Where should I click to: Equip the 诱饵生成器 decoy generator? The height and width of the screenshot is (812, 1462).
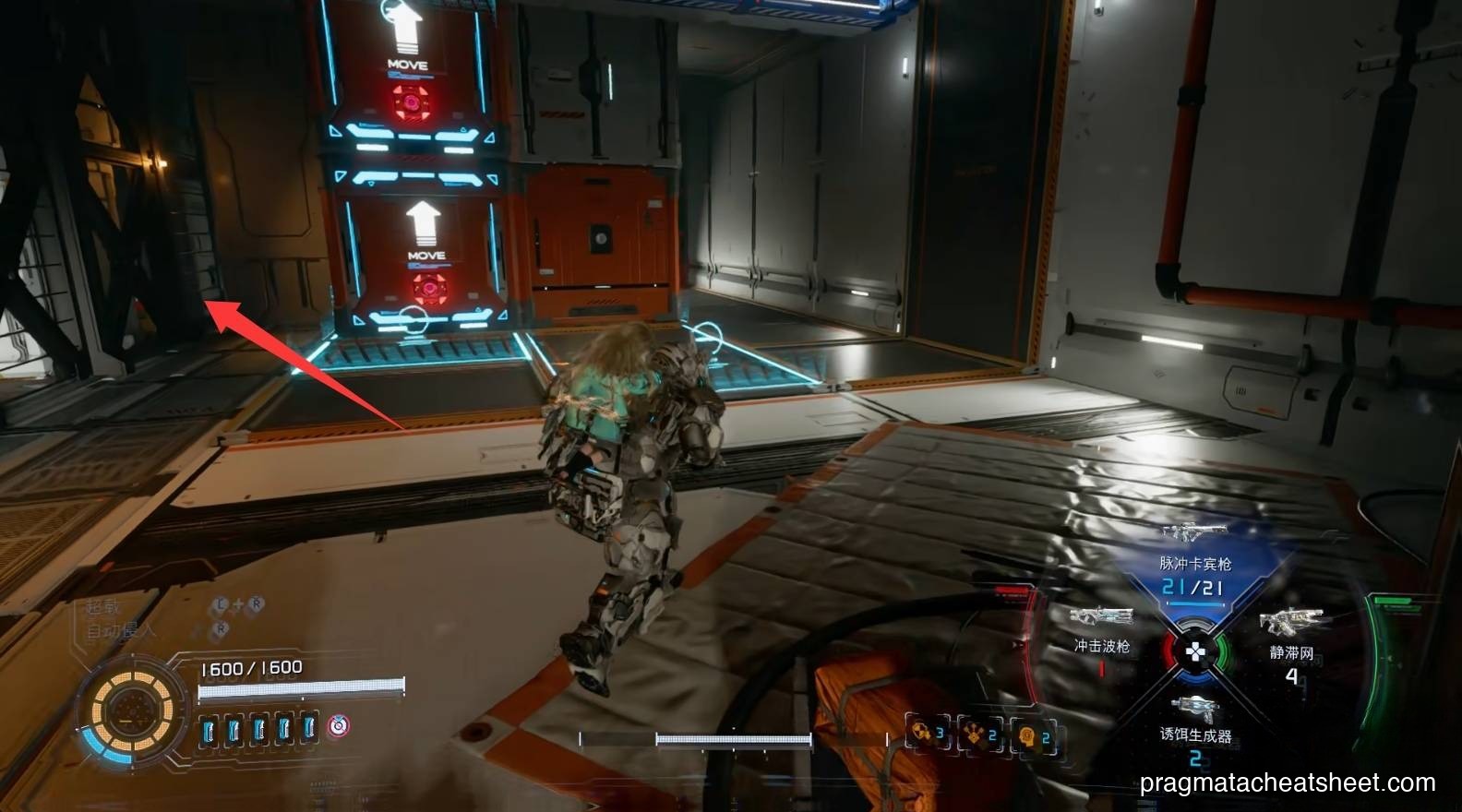click(x=1194, y=710)
